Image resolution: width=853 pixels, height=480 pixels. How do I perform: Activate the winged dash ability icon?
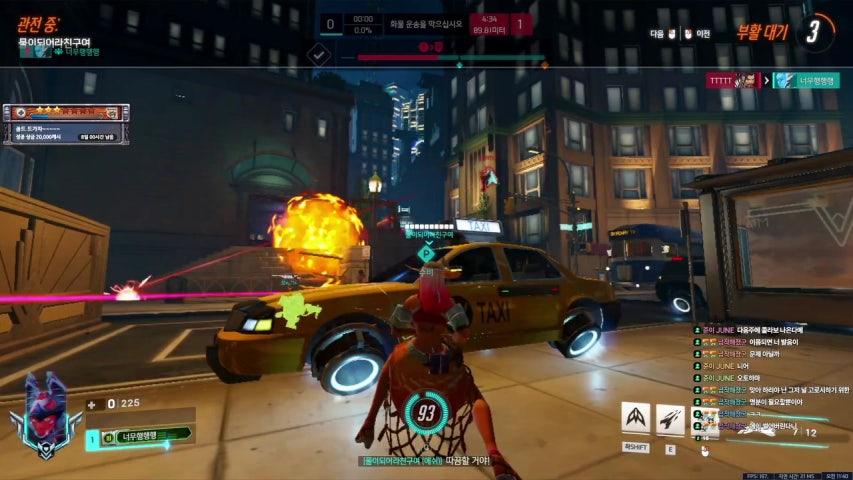click(635, 418)
